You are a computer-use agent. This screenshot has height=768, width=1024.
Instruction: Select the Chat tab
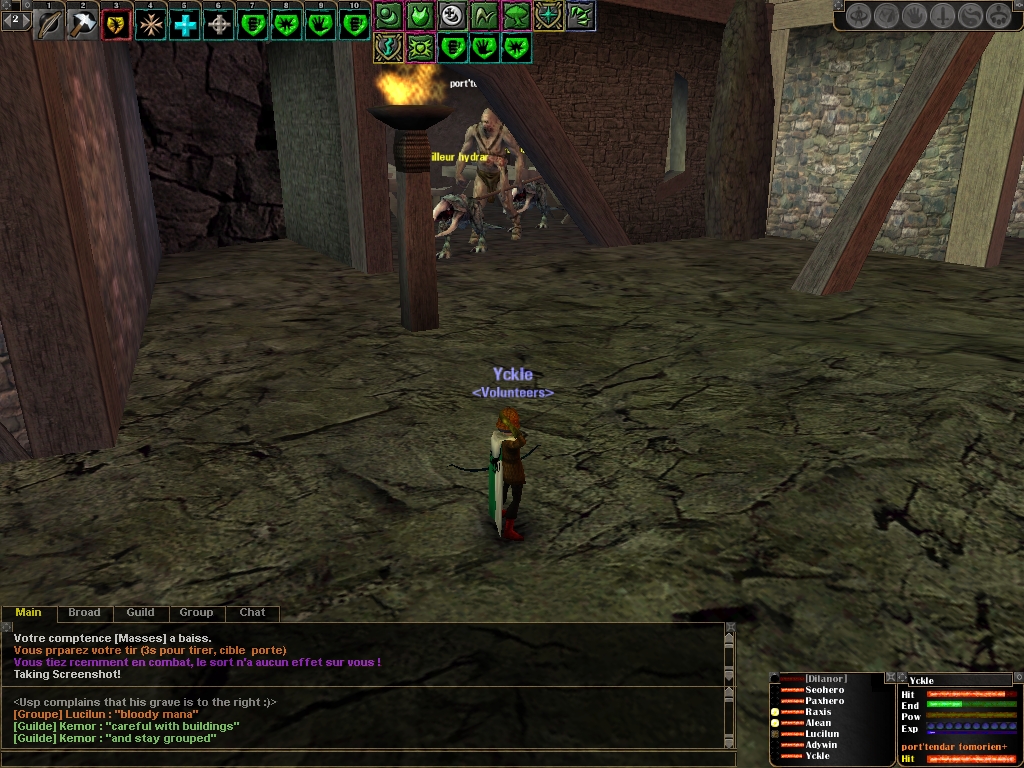pos(252,613)
